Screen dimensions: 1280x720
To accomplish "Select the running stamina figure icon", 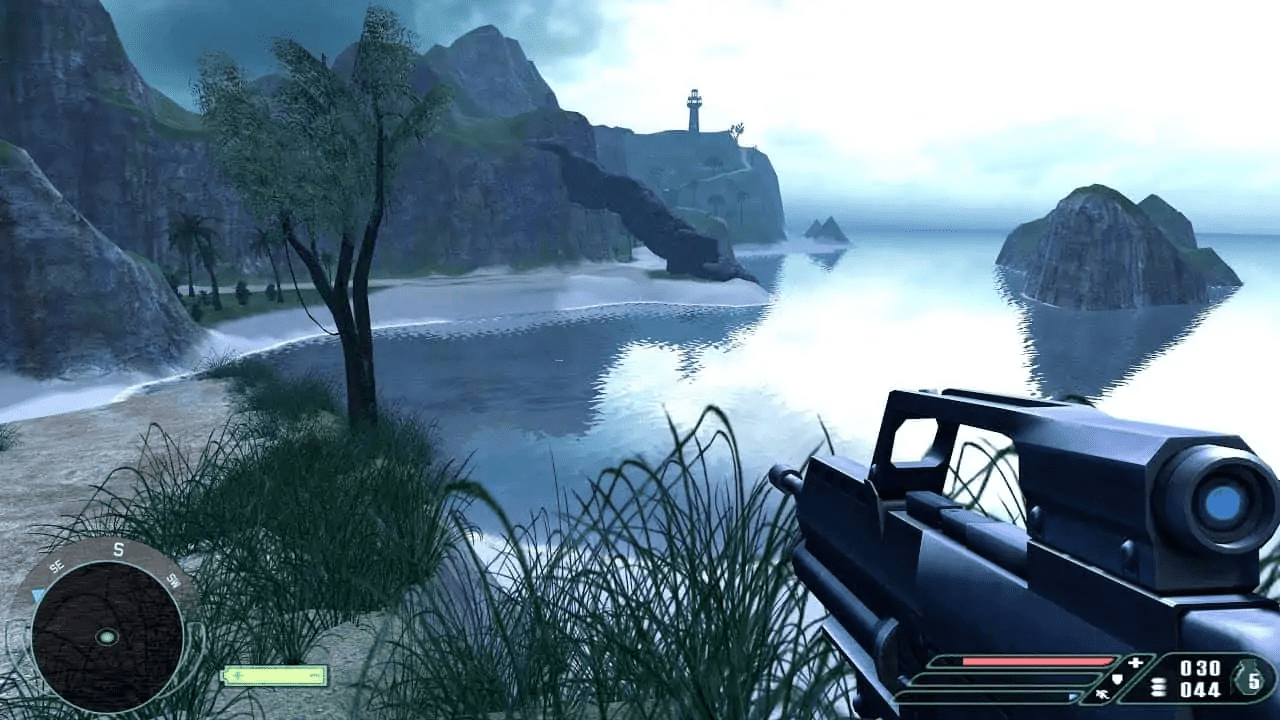I will click(x=1103, y=694).
